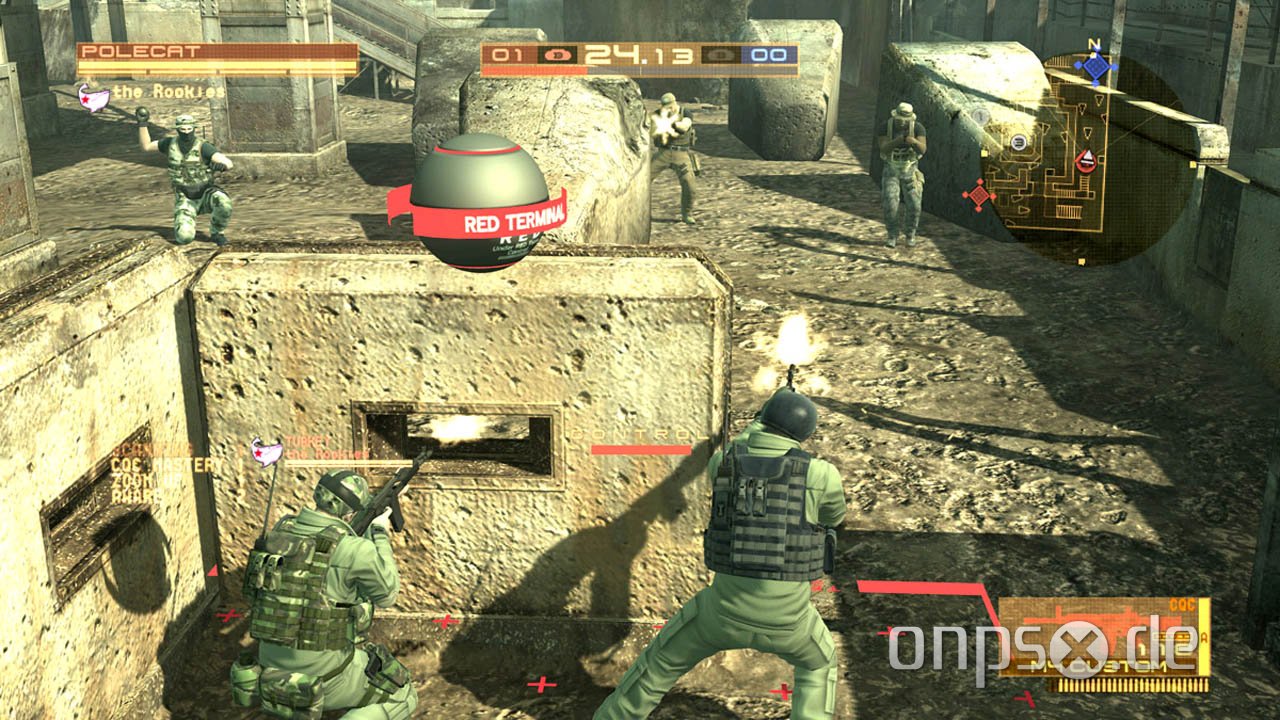The image size is (1280, 720).
Task: Click the blue diamond player icon on radar
Action: tap(1096, 68)
